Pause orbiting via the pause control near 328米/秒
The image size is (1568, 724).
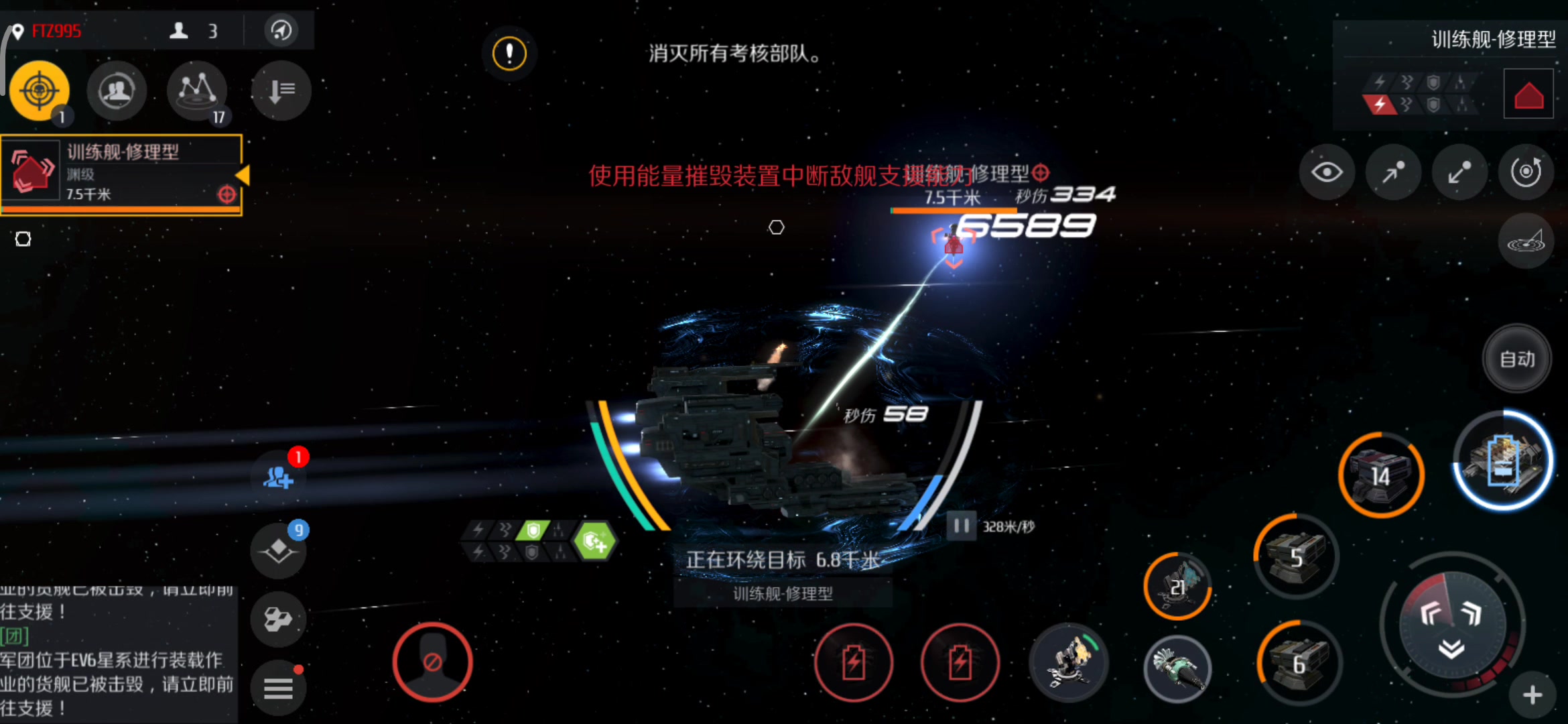pos(961,526)
